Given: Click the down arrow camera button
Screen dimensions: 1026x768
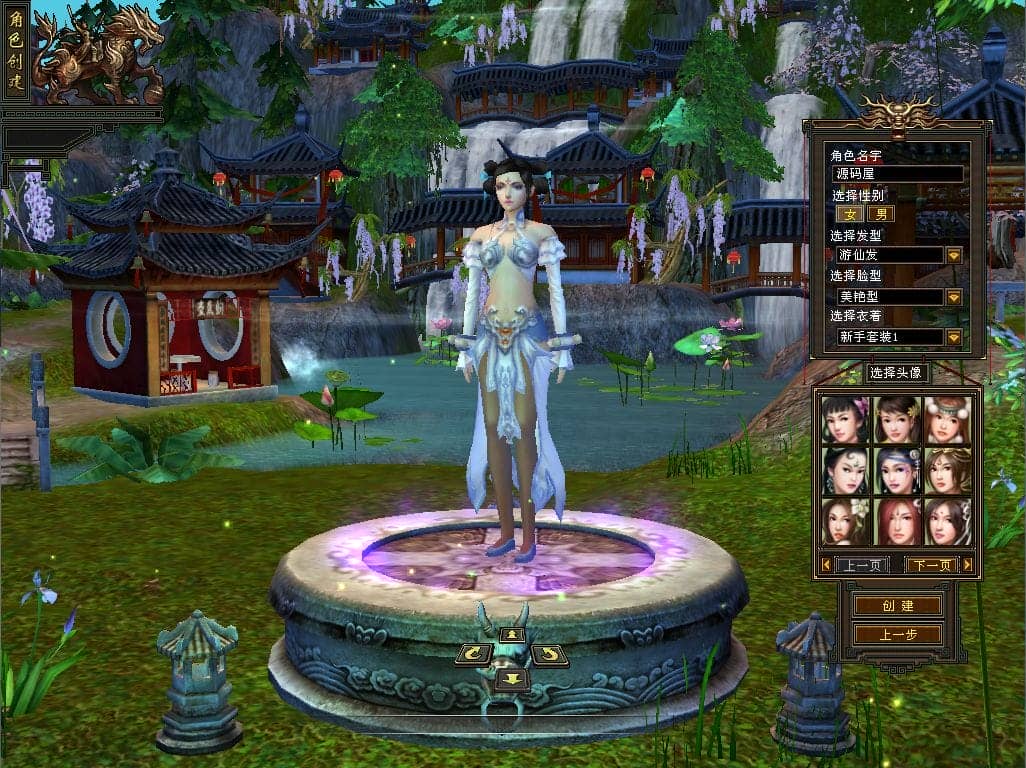Looking at the screenshot, I should (512, 680).
